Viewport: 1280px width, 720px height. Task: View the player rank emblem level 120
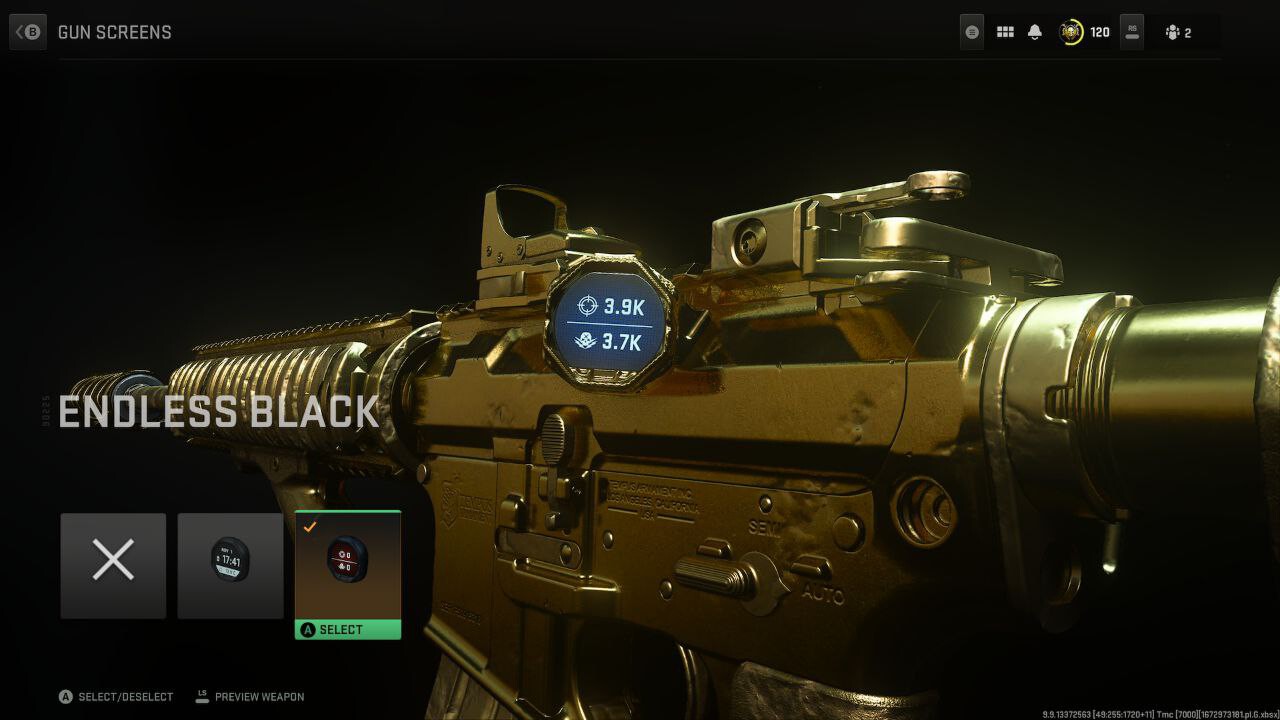click(1072, 32)
